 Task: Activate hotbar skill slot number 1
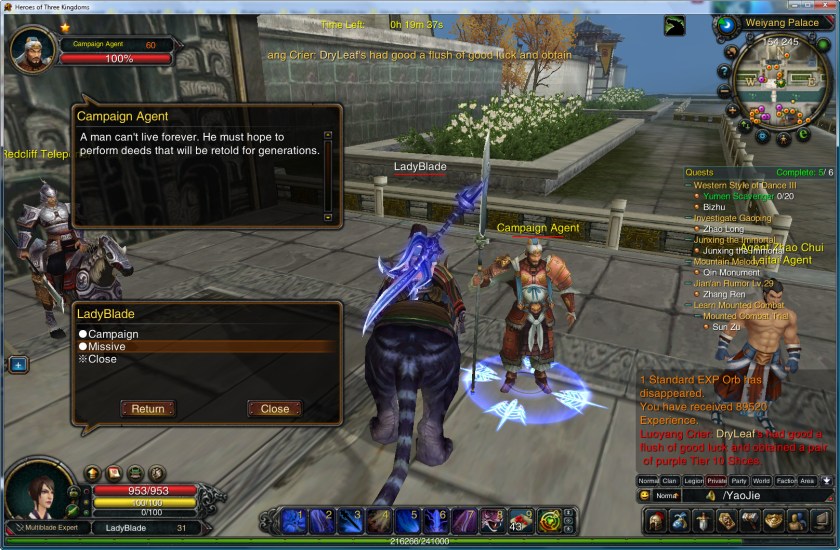click(x=294, y=520)
